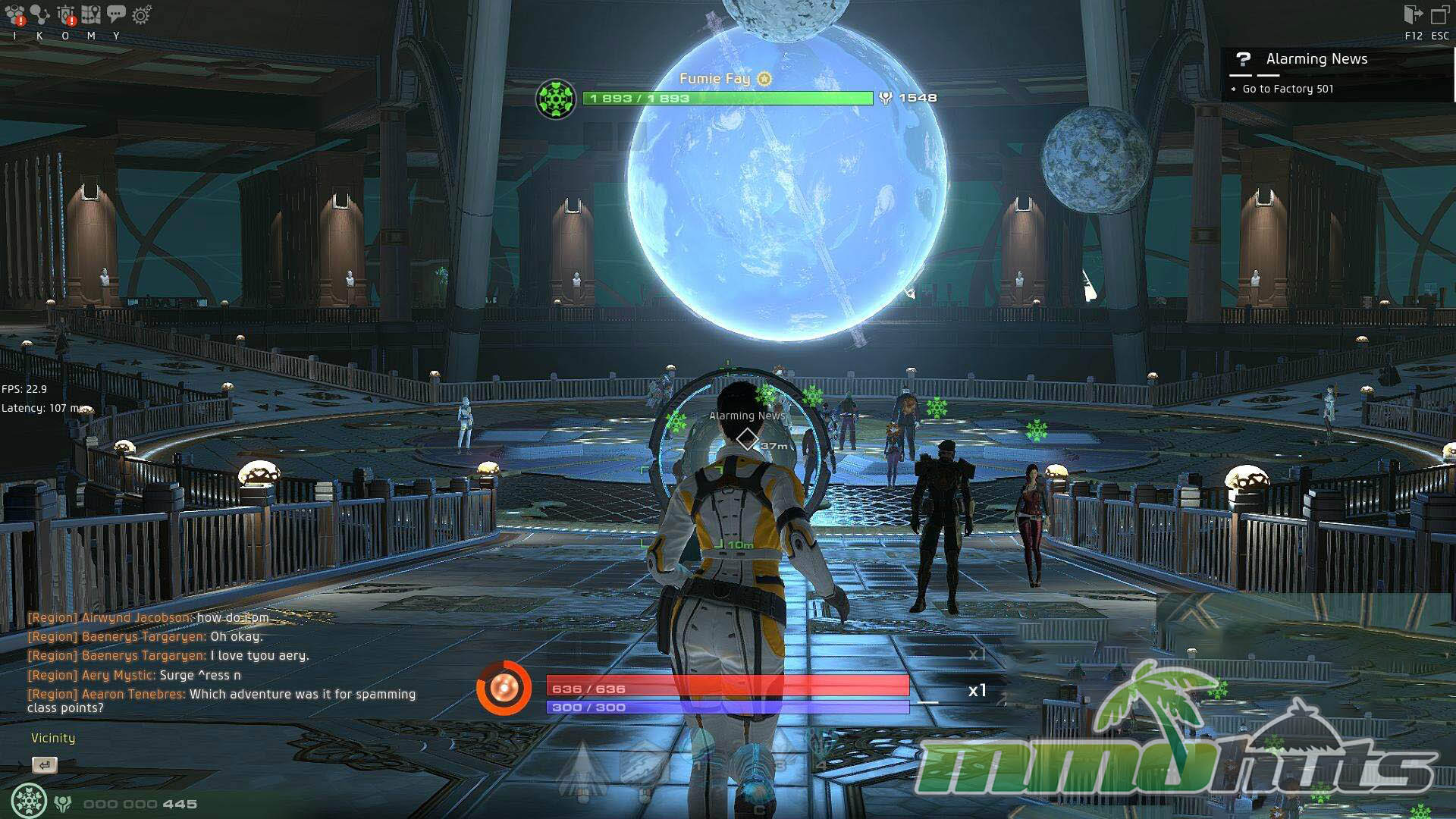
Task: Open the banner icon with alert
Action: 66,14
